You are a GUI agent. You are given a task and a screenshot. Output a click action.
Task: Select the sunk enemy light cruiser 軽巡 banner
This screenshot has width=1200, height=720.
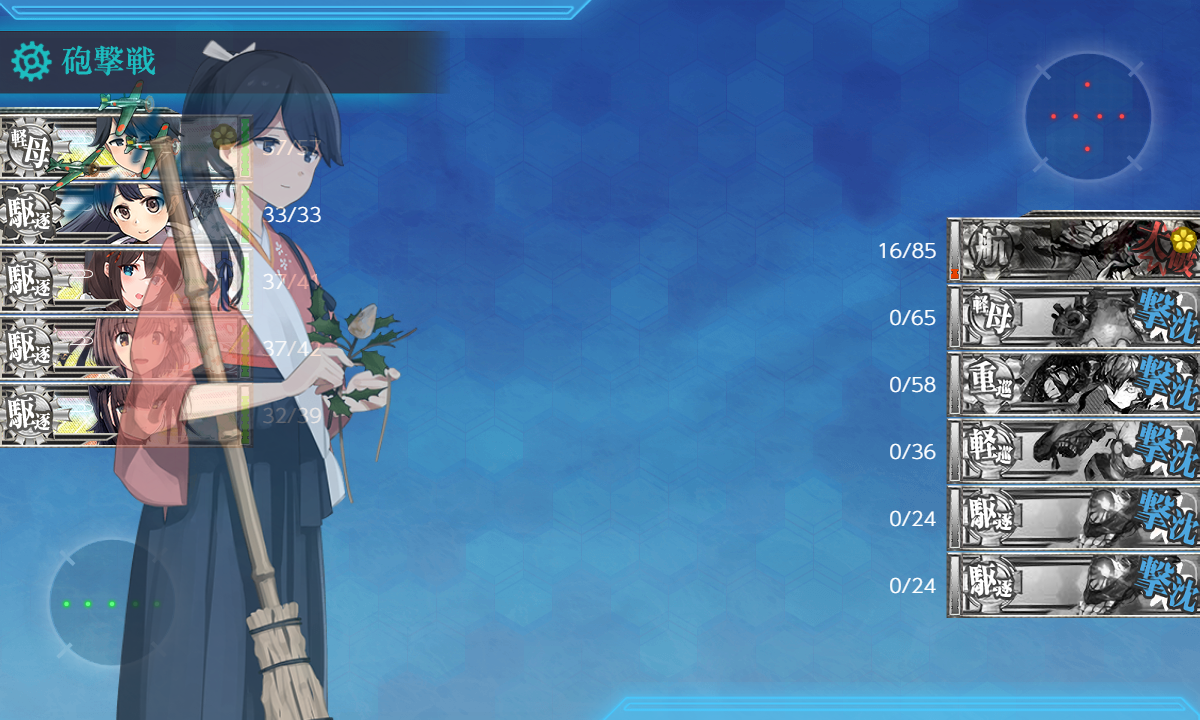click(x=1075, y=451)
